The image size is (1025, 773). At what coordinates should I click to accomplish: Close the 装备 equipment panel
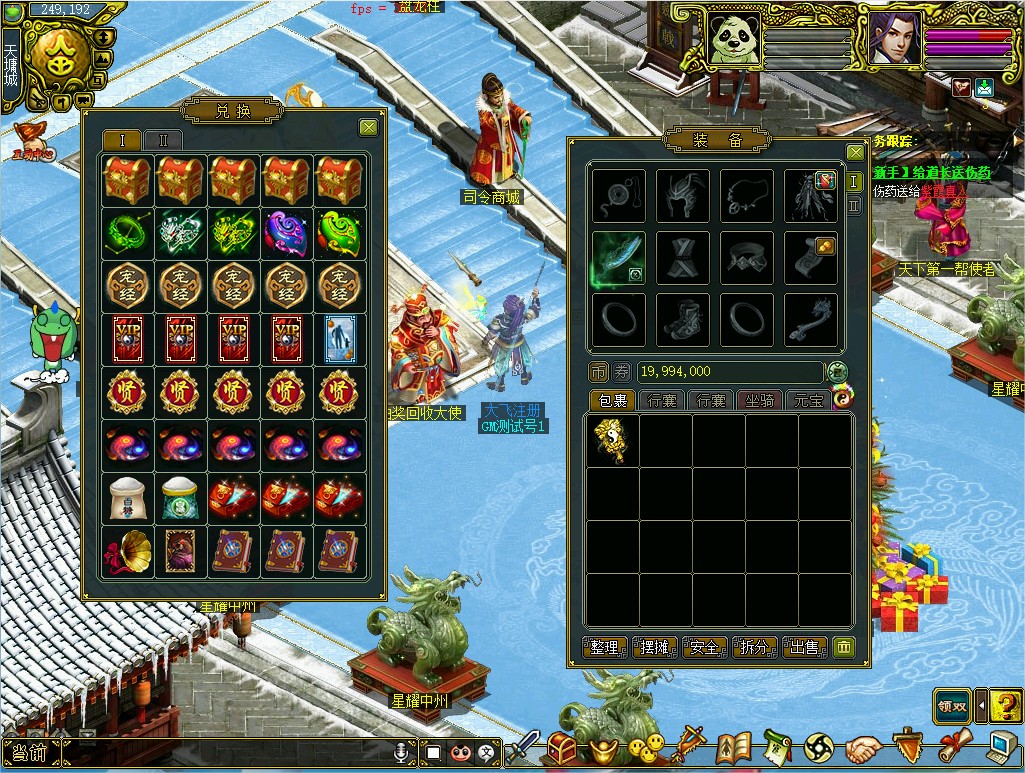855,152
